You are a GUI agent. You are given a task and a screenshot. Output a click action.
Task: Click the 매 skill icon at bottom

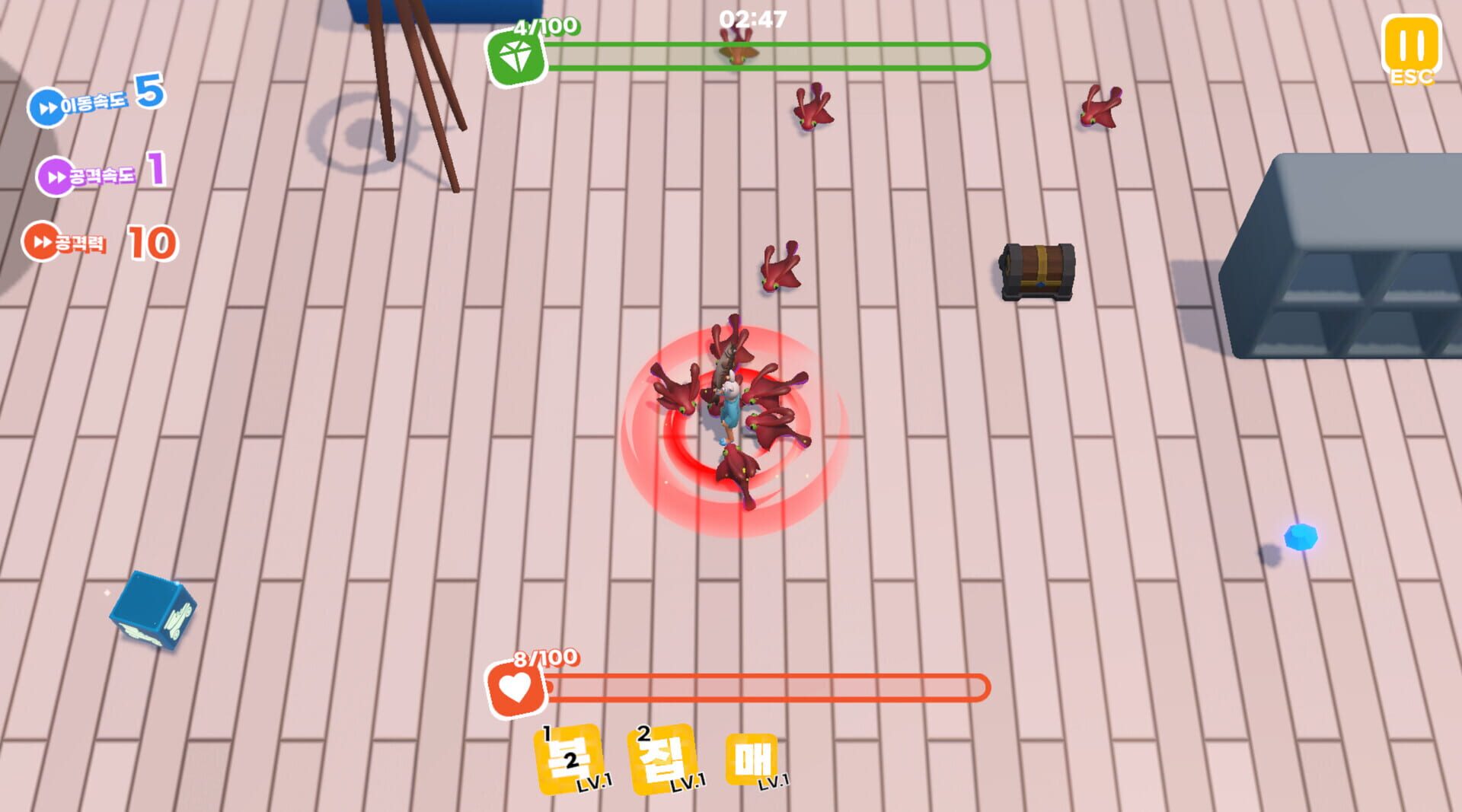751,761
